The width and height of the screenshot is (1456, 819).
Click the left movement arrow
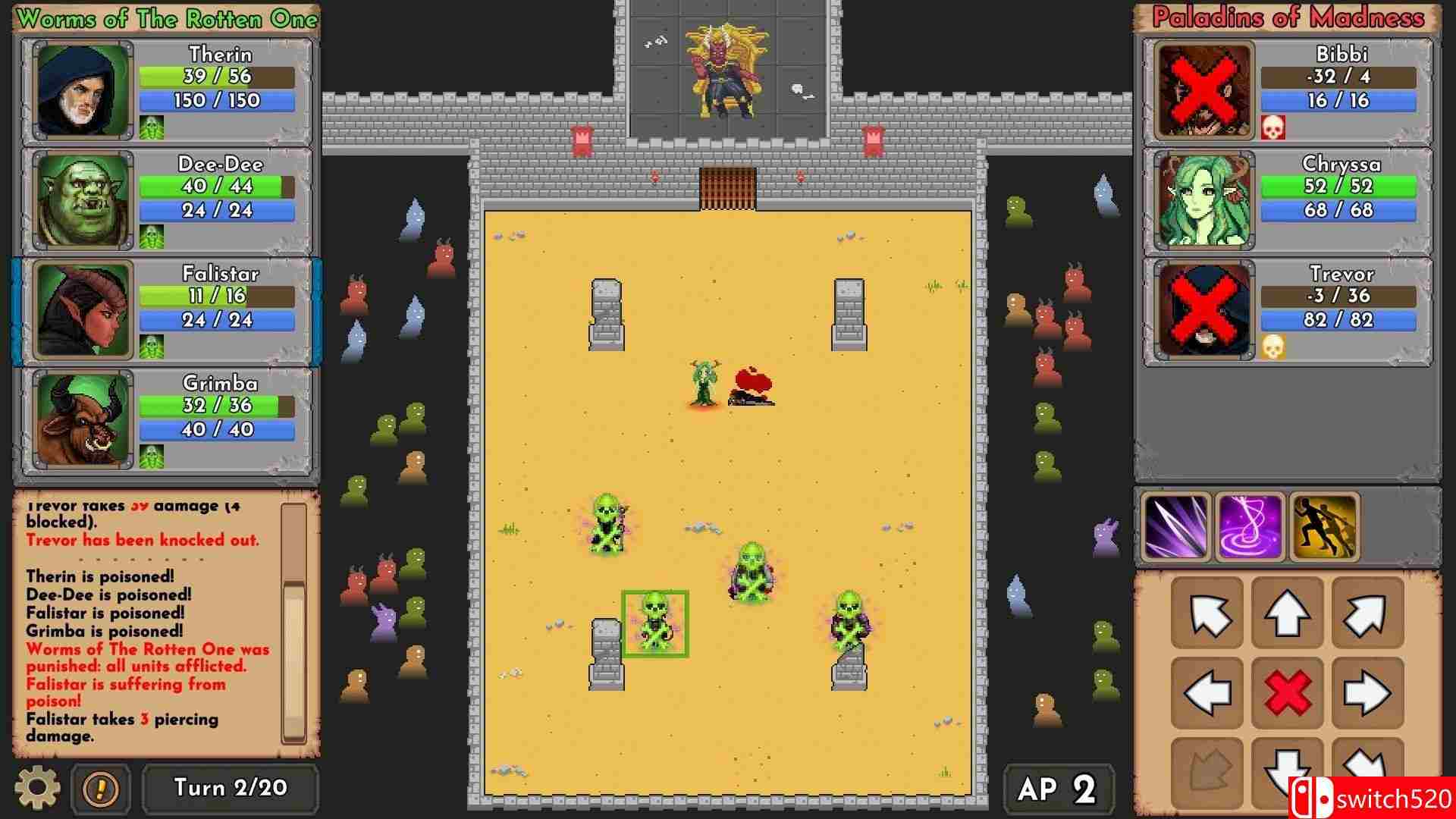pos(1207,692)
